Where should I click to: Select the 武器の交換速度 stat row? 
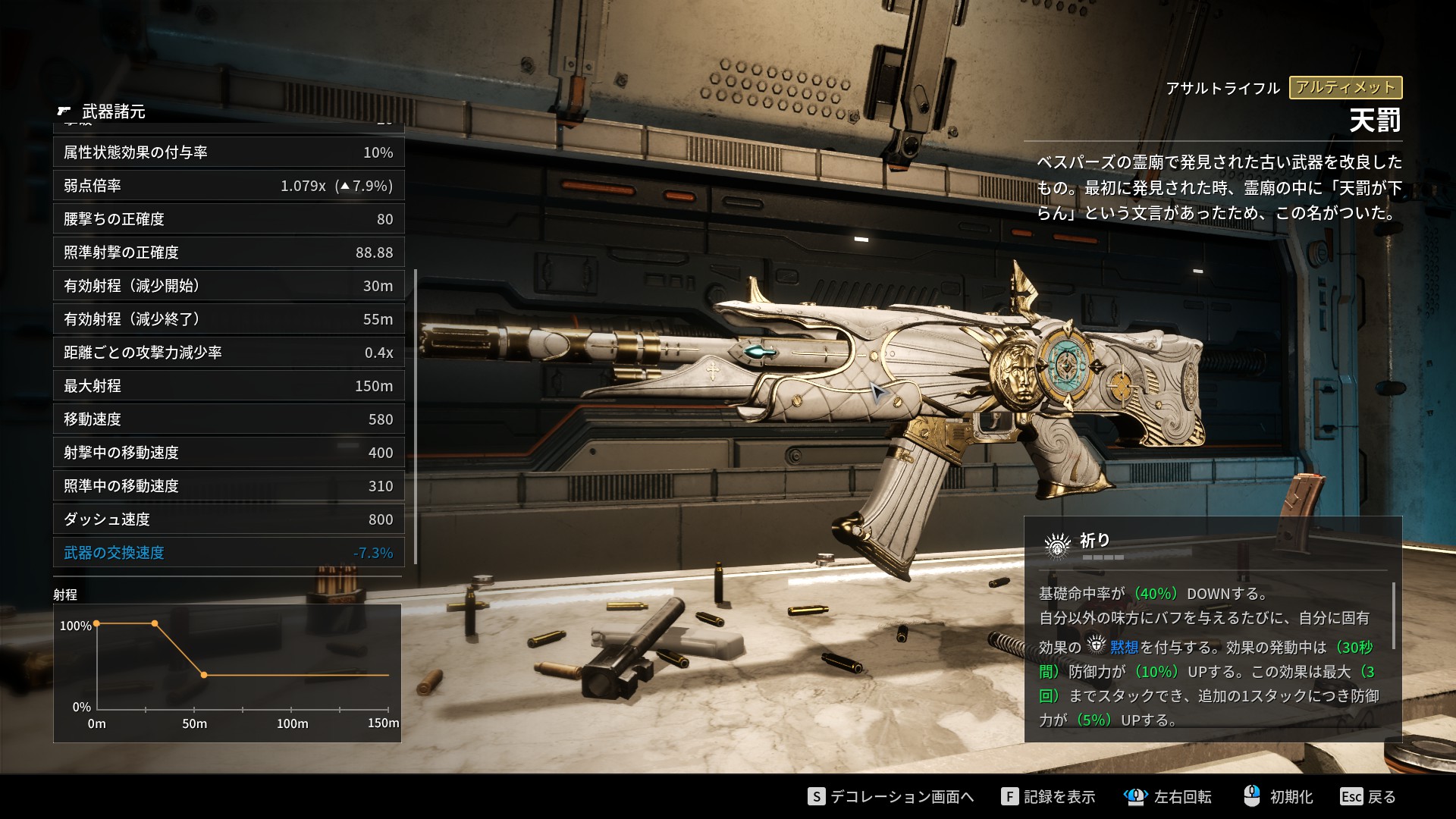coord(228,553)
